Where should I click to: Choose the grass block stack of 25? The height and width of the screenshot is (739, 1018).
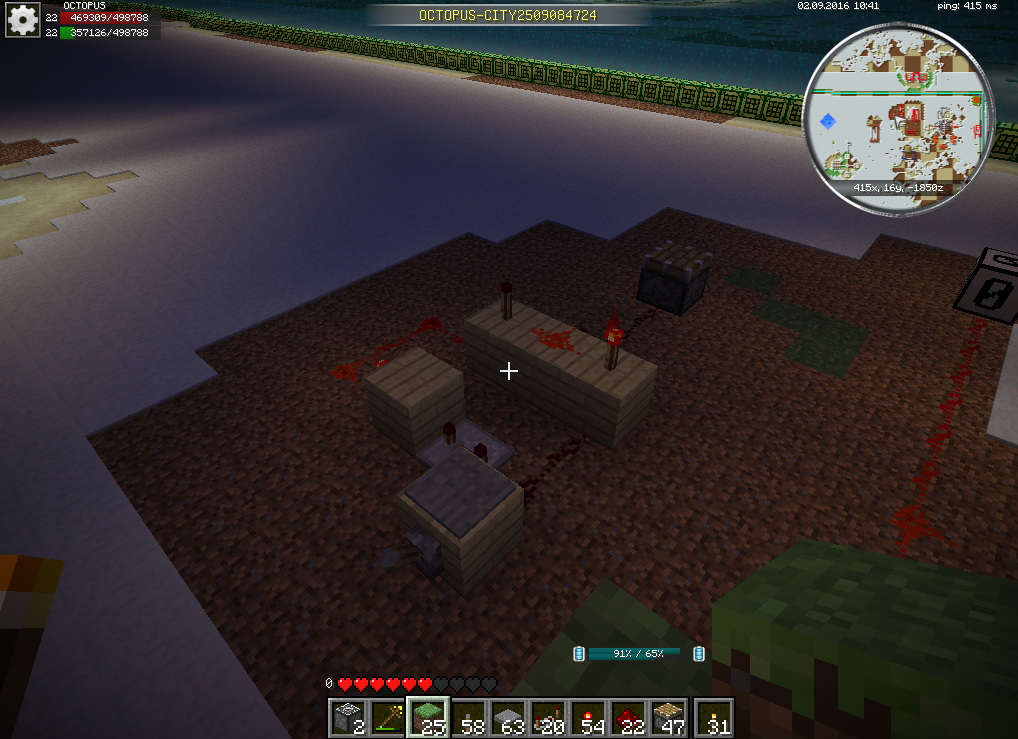point(428,716)
